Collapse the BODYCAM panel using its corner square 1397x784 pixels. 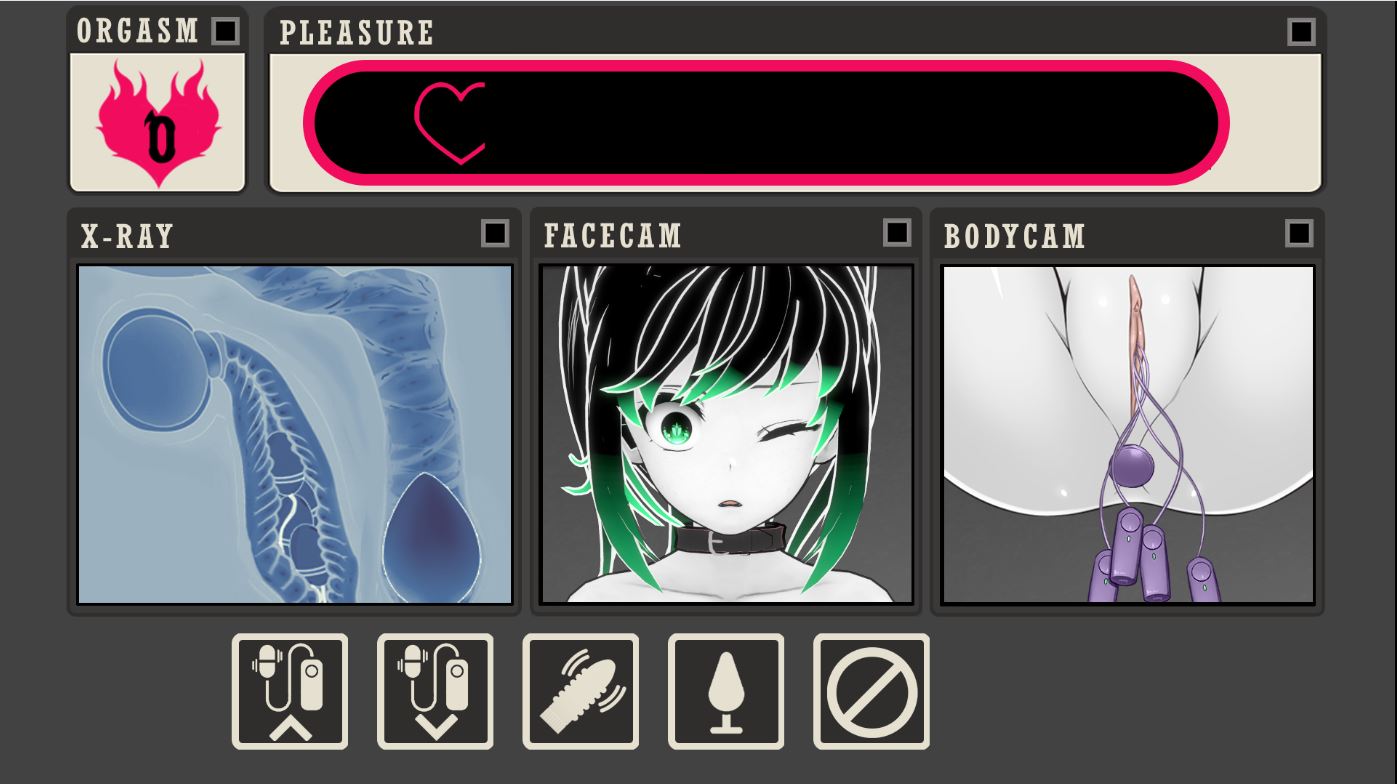coord(1297,232)
